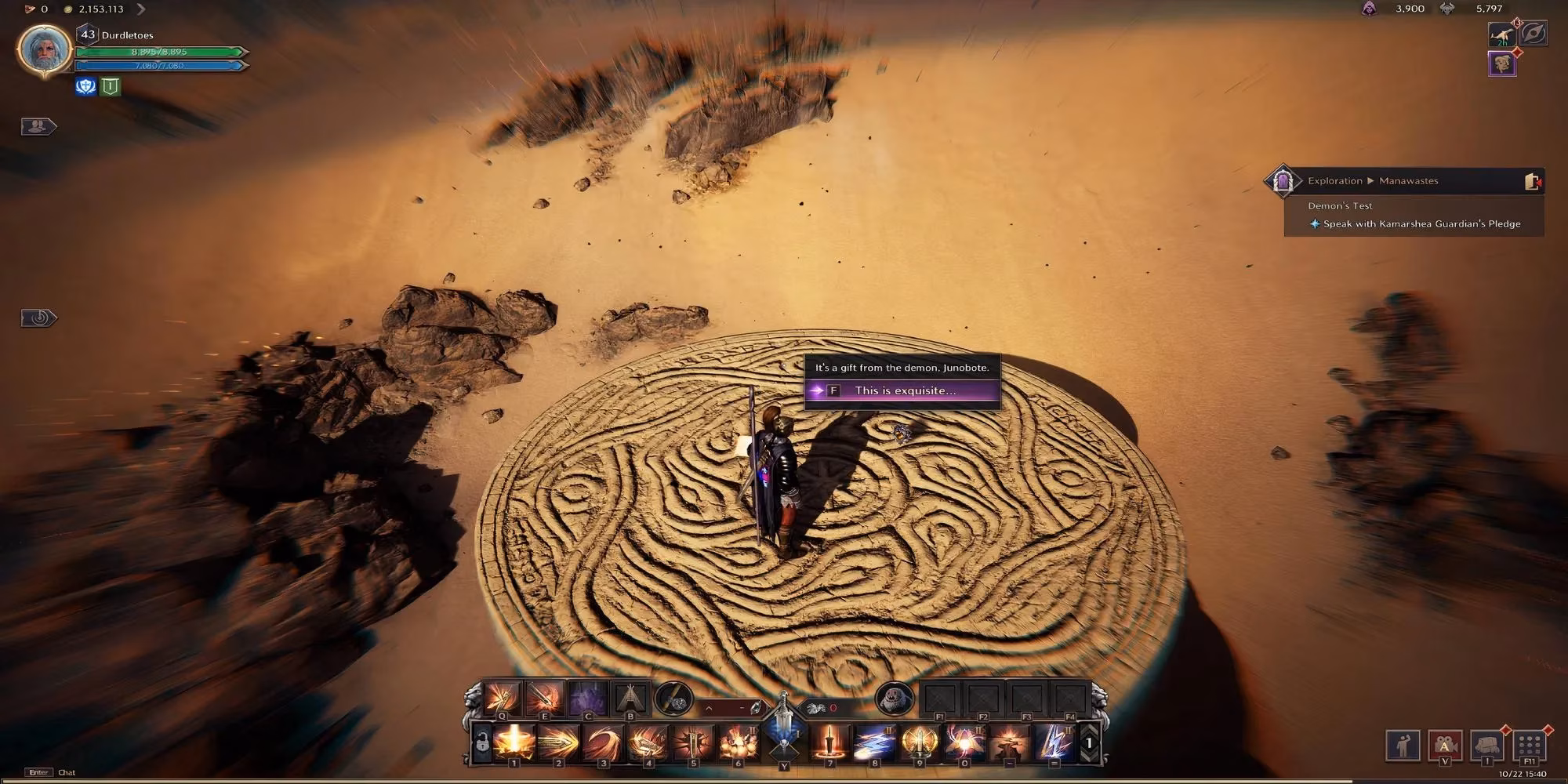This screenshot has height=784, width=1568.
Task: Toggle the hotbar padlock
Action: [481, 742]
